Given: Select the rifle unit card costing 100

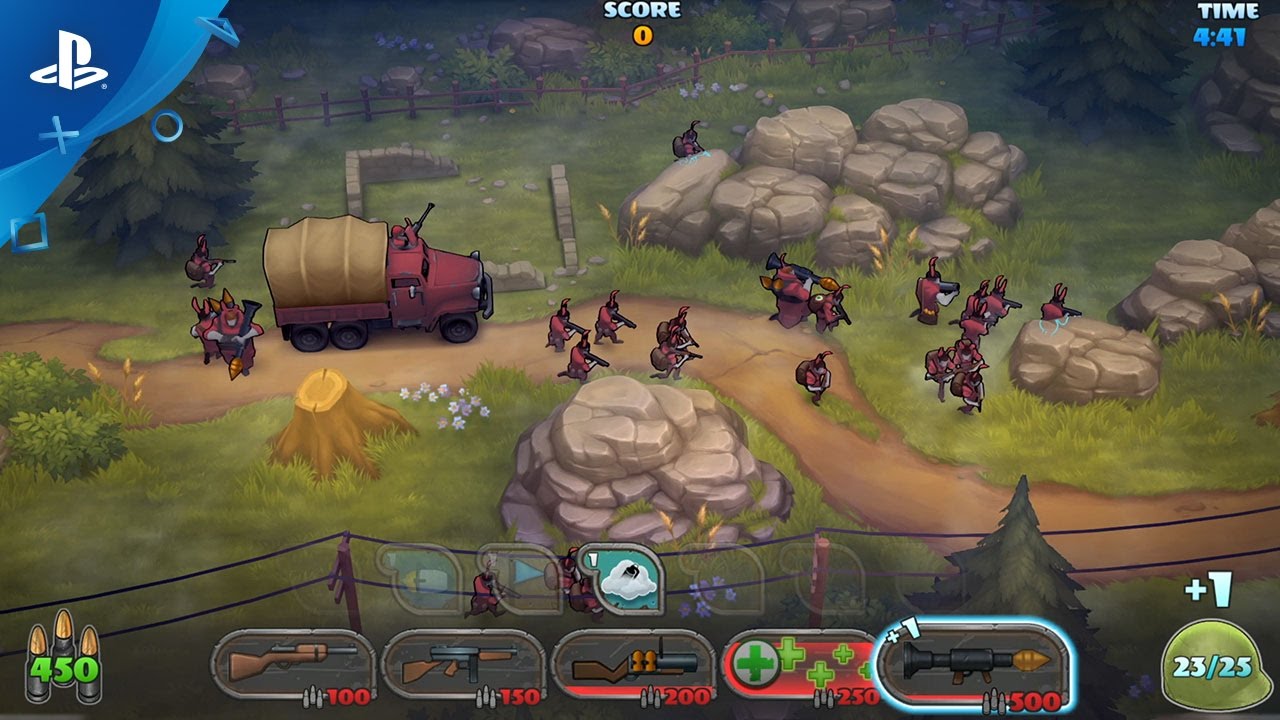Looking at the screenshot, I should [292, 665].
